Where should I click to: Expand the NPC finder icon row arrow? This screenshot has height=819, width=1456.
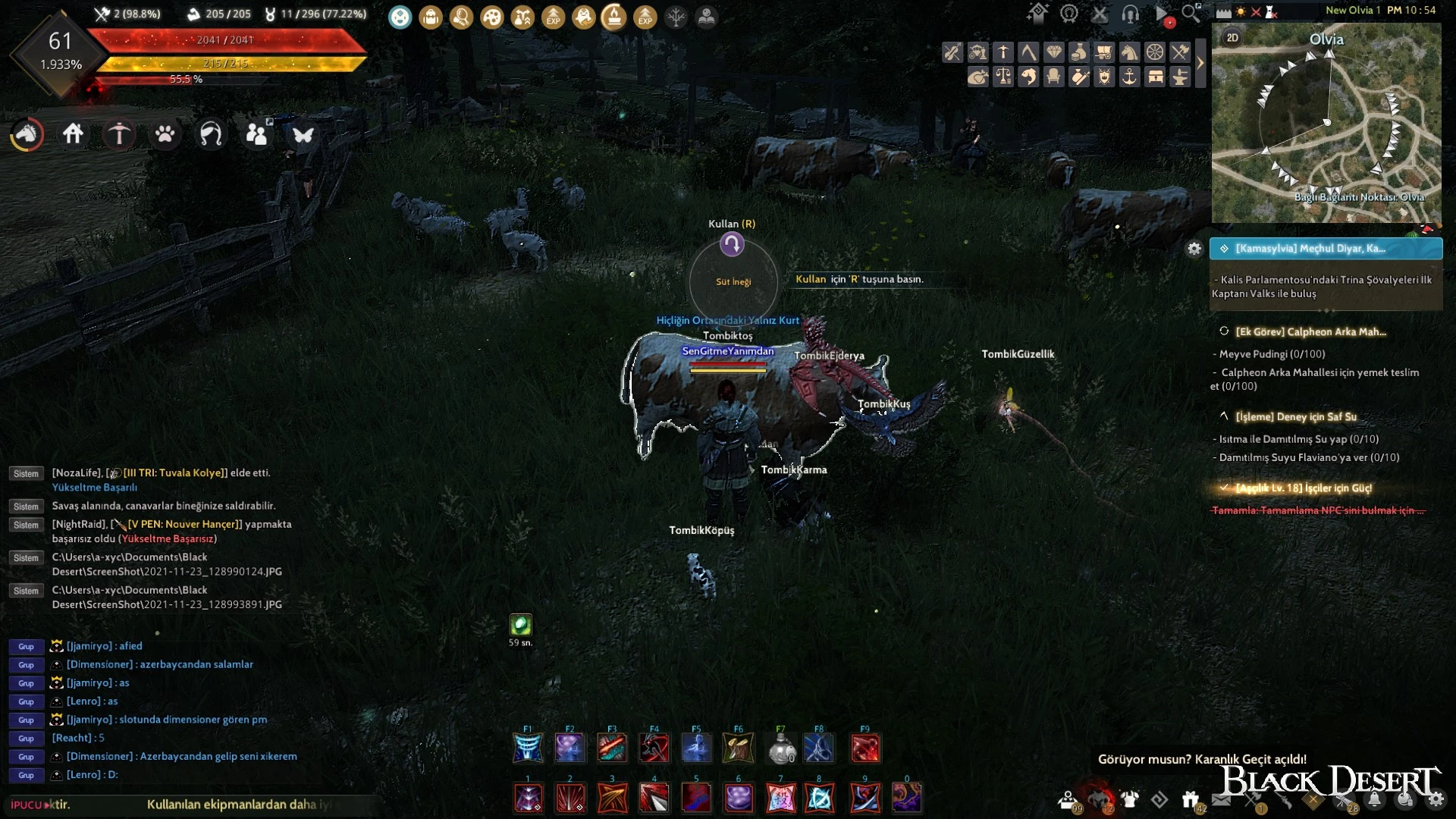coord(1200,63)
